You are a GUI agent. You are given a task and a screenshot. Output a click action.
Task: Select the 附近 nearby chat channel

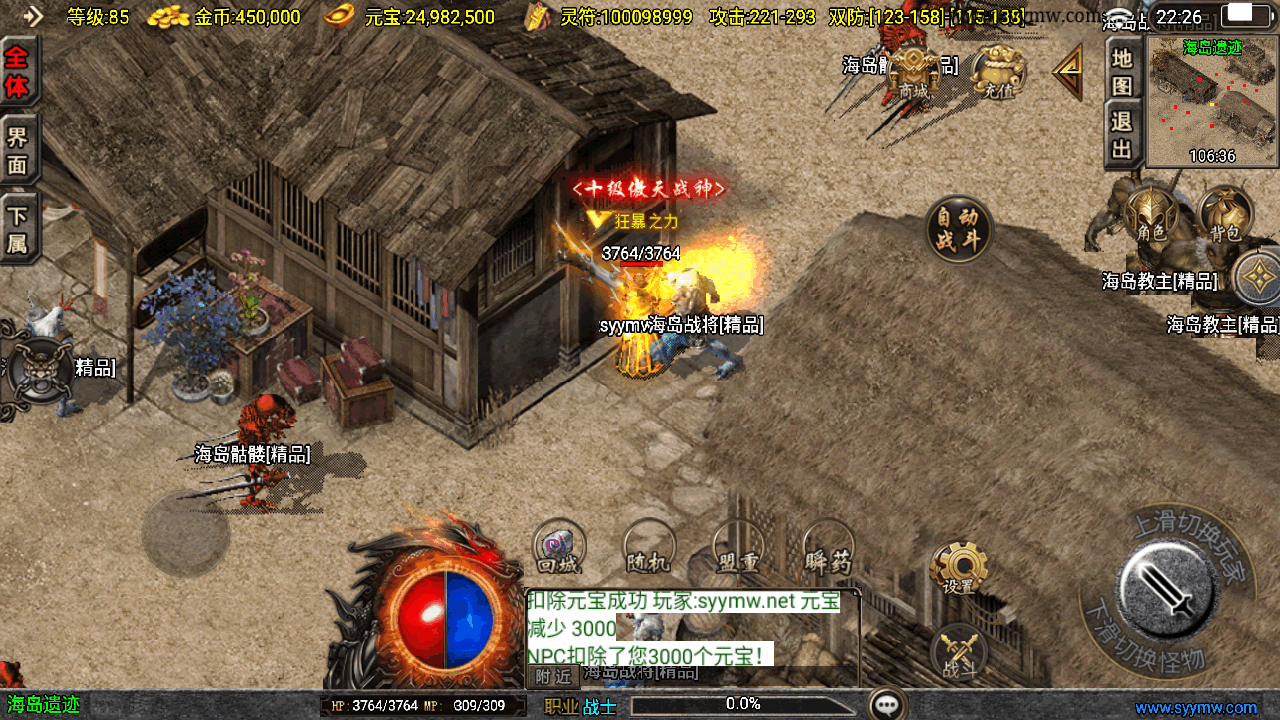pyautogui.click(x=553, y=677)
